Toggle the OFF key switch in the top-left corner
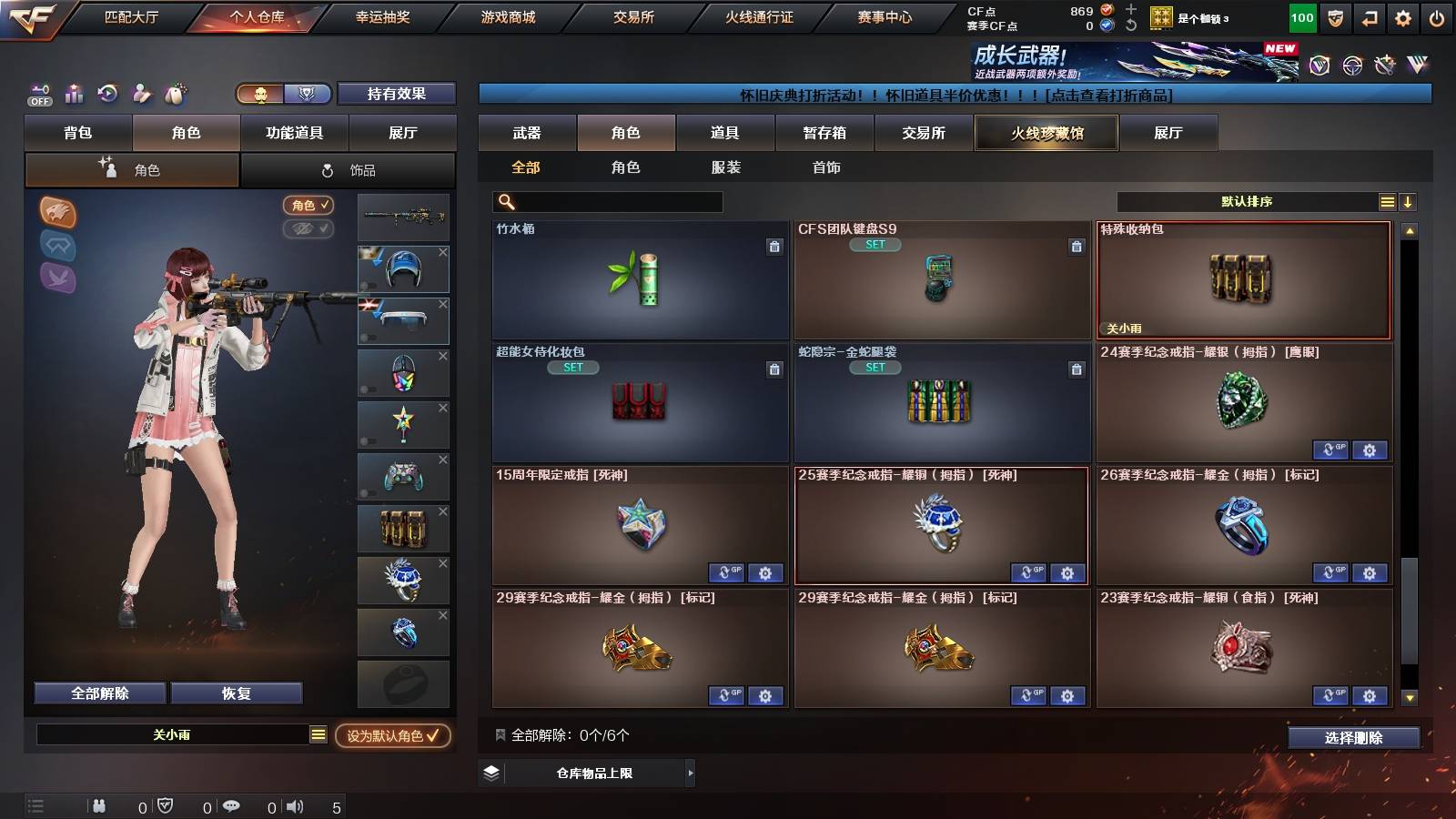 click(x=38, y=94)
